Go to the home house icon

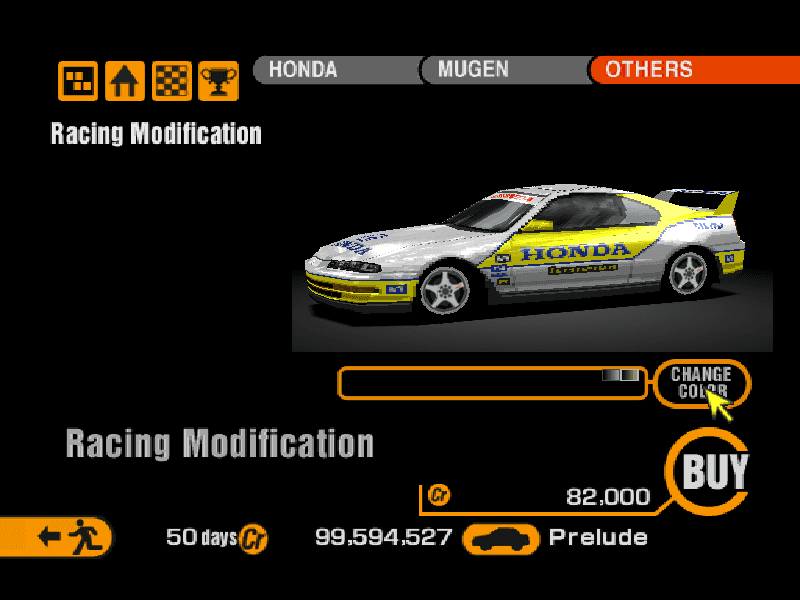pyautogui.click(x=125, y=81)
